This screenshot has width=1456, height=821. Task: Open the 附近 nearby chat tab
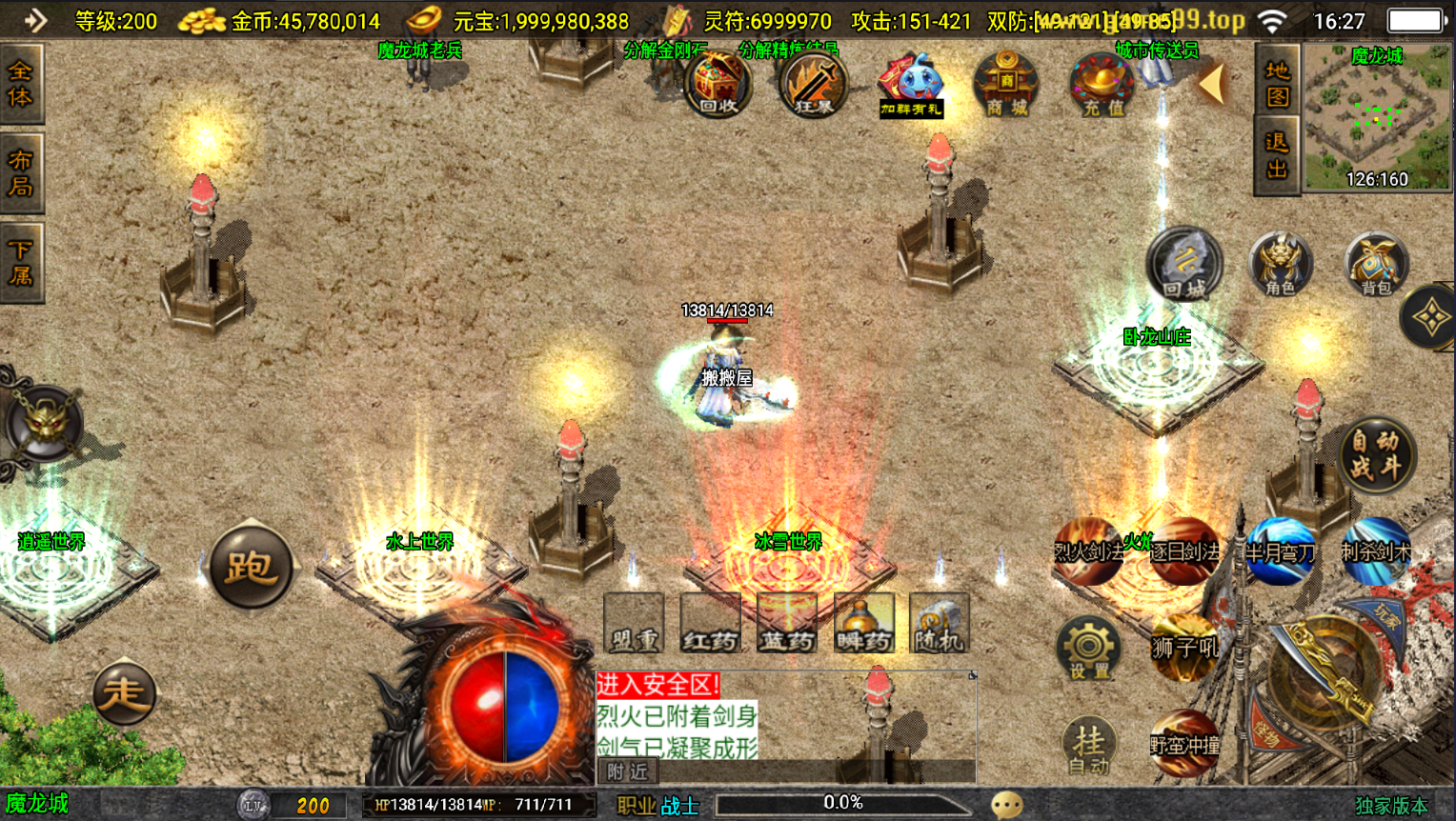[626, 771]
